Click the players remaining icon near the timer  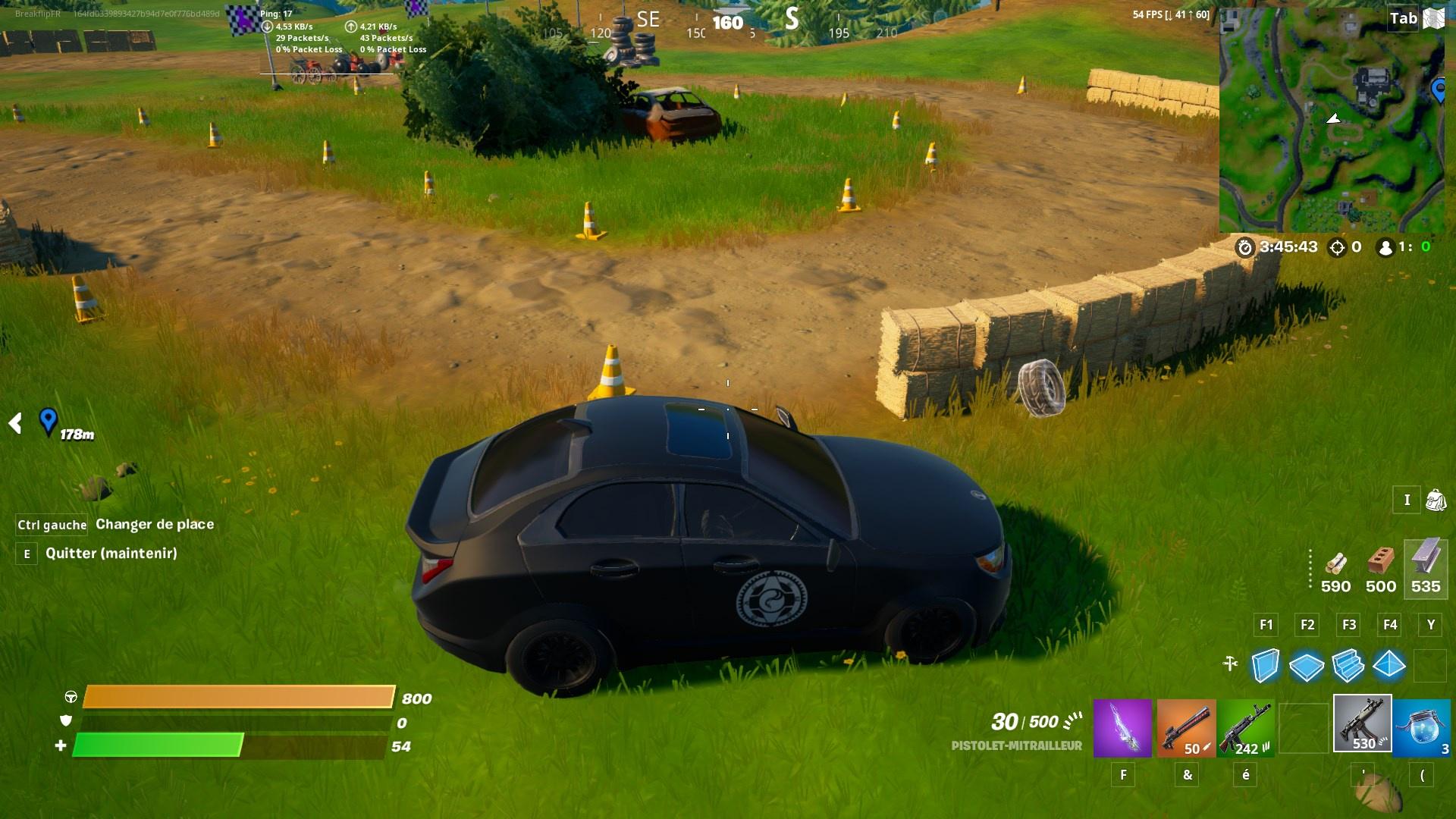1386,246
